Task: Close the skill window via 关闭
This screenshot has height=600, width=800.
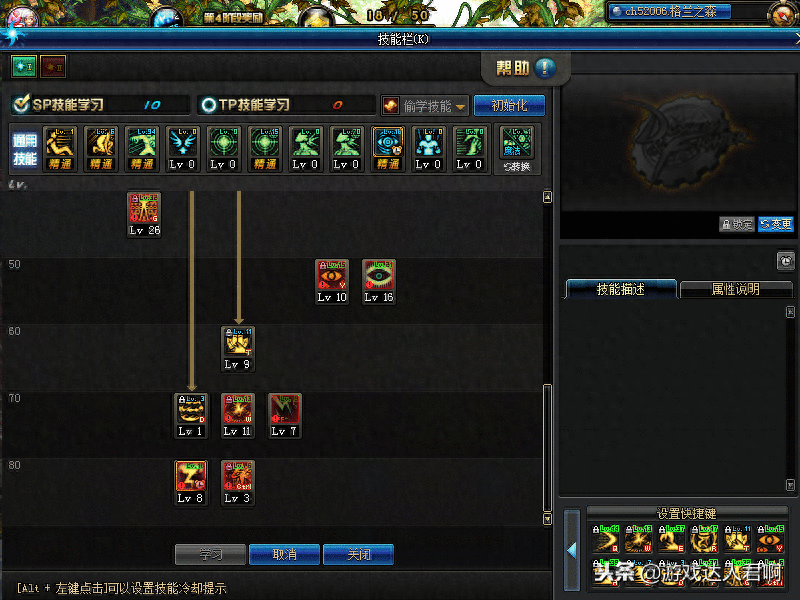Action: pyautogui.click(x=358, y=554)
